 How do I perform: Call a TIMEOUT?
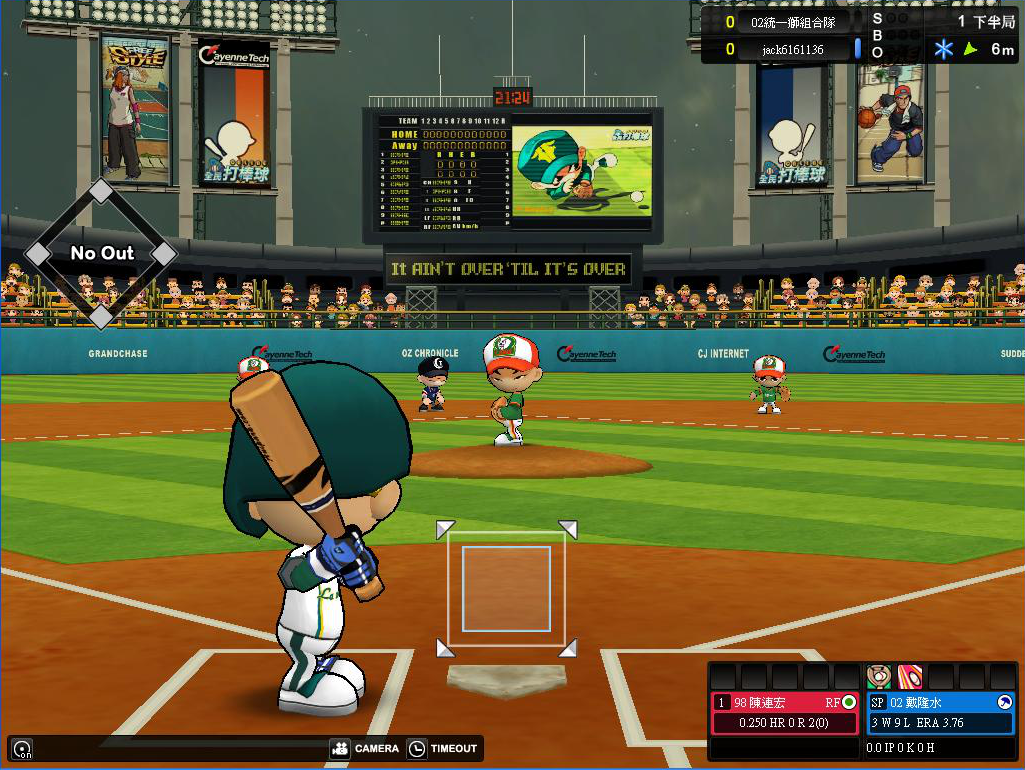[443, 748]
